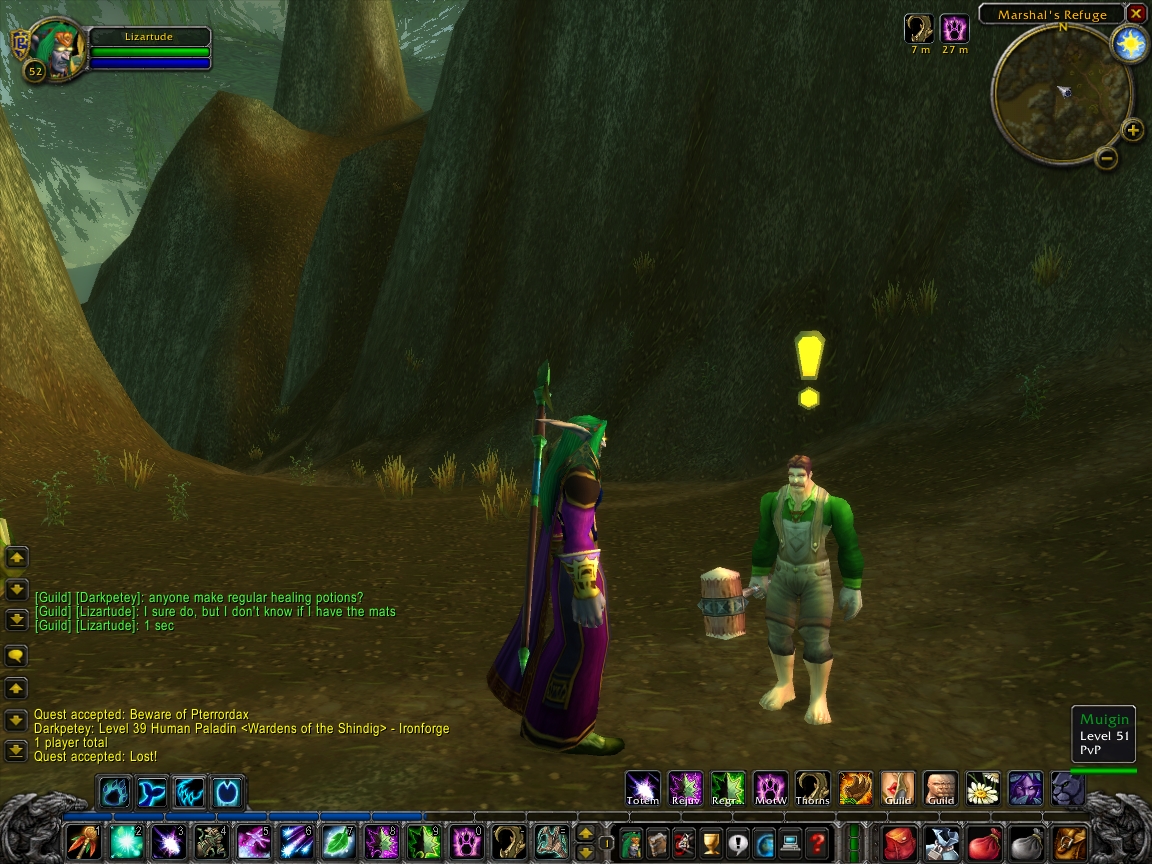Close the minimap with the red X

pyautogui.click(x=1136, y=14)
